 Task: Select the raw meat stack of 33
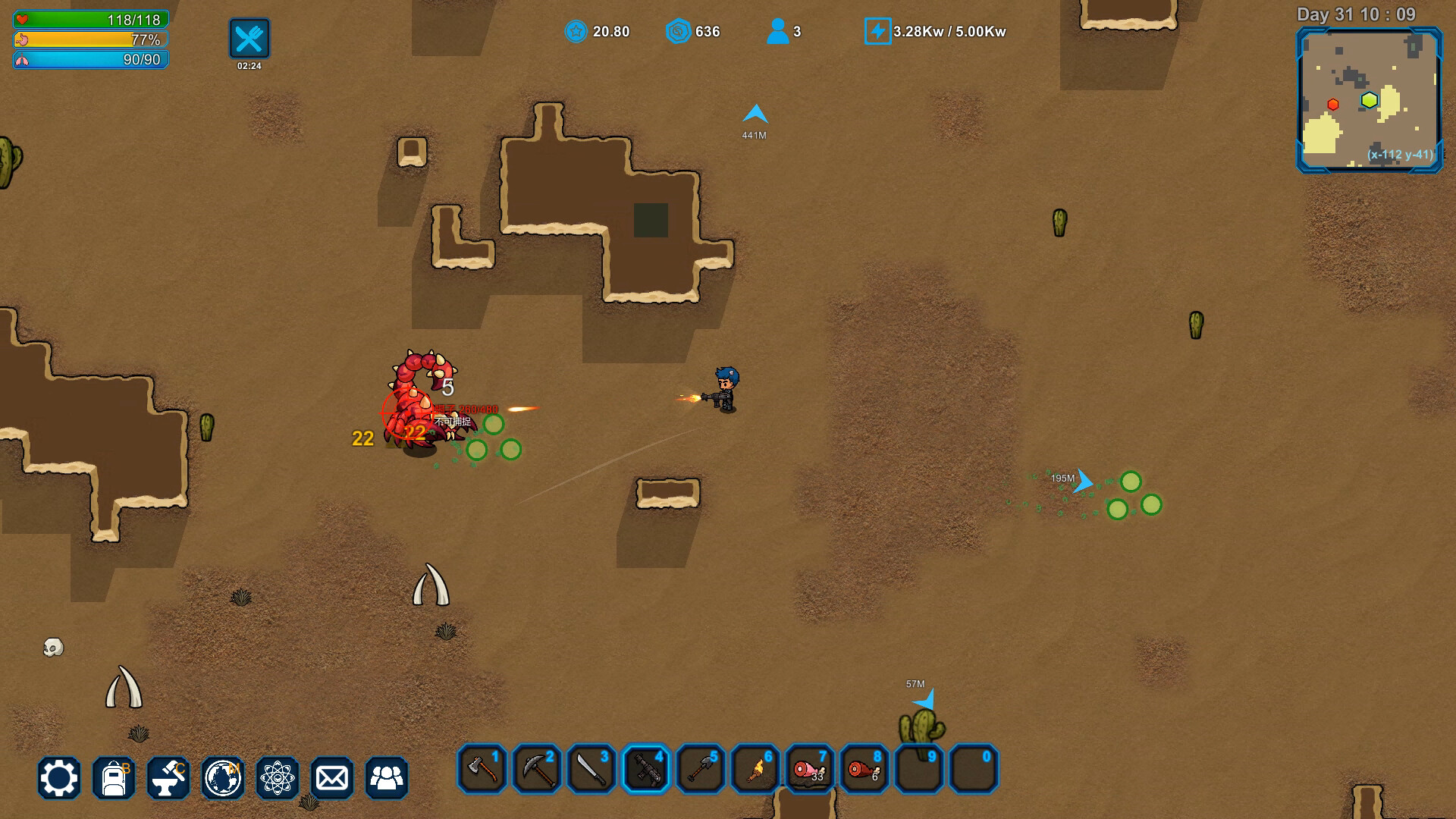tap(810, 769)
